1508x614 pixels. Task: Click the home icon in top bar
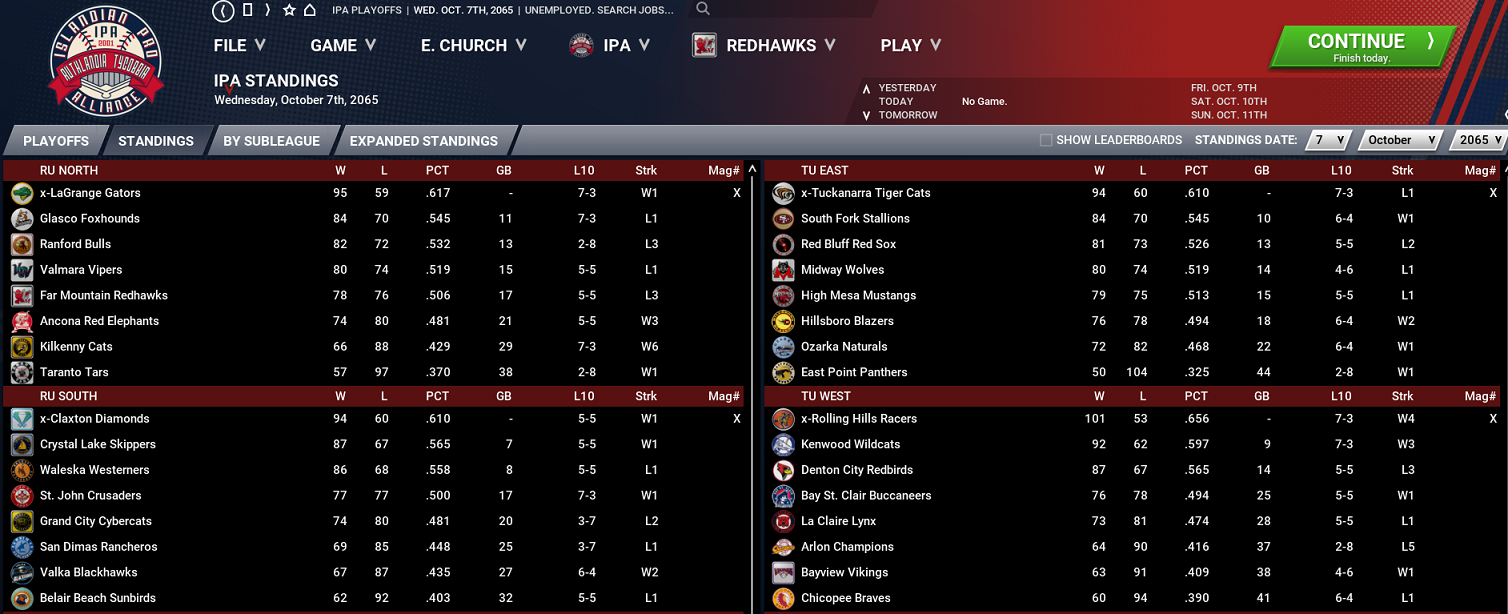click(x=310, y=10)
